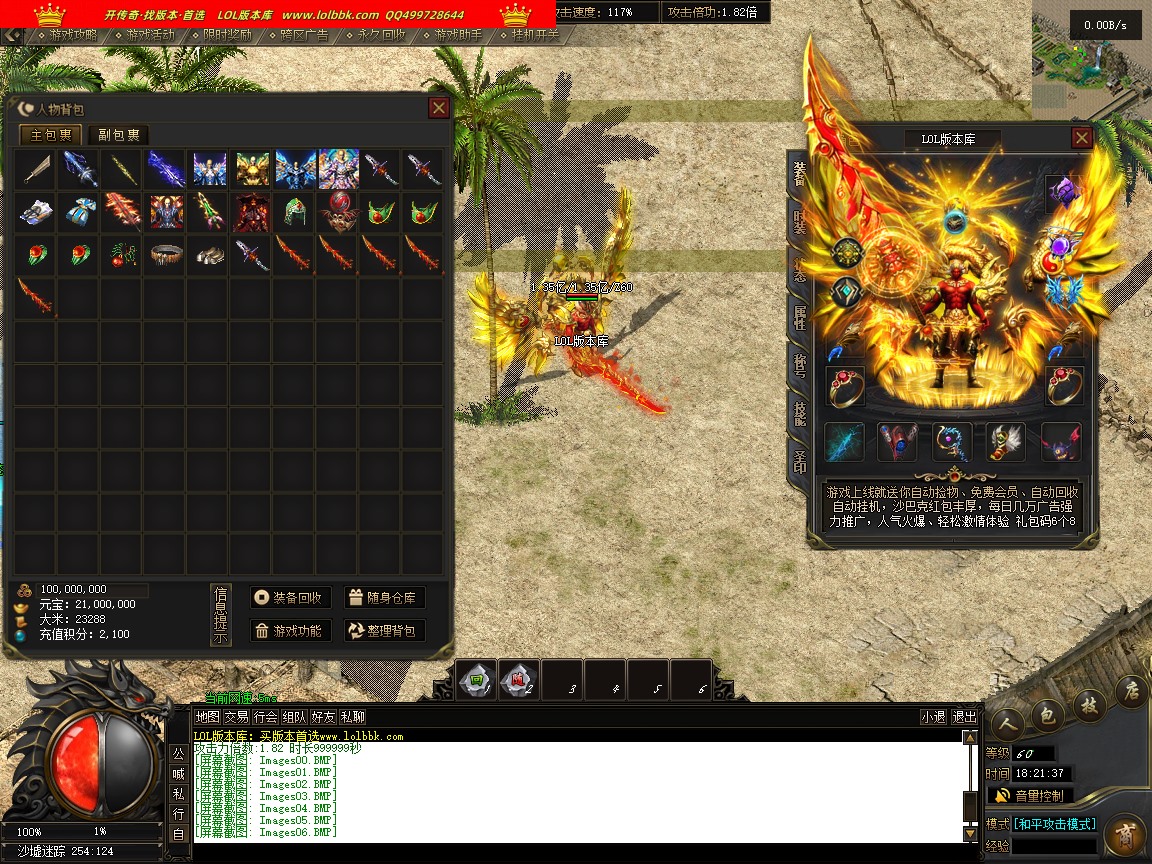Close the LOL版本库 character panel
This screenshot has width=1152, height=864.
(x=1081, y=138)
